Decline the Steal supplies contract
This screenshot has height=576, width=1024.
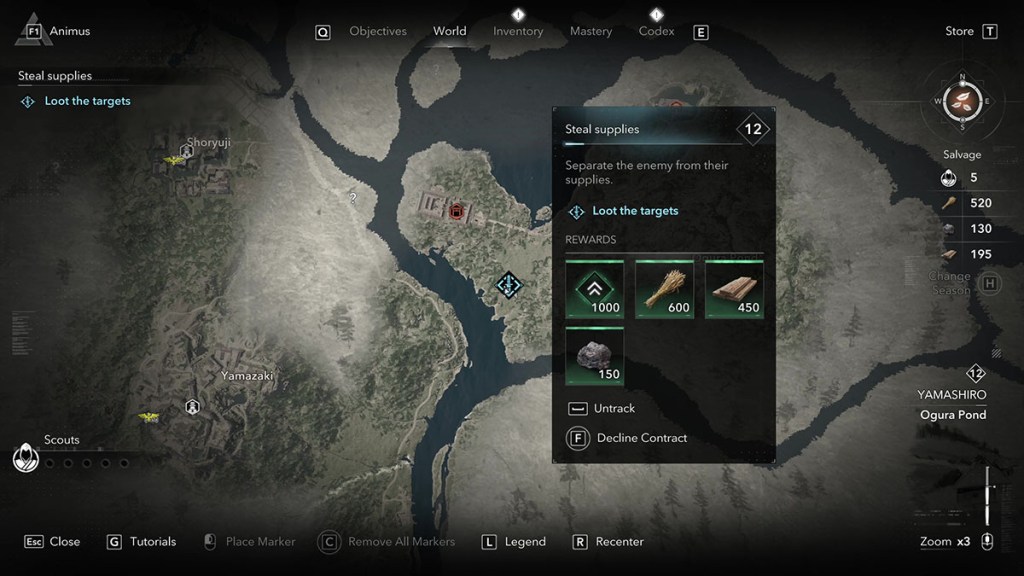pos(641,438)
